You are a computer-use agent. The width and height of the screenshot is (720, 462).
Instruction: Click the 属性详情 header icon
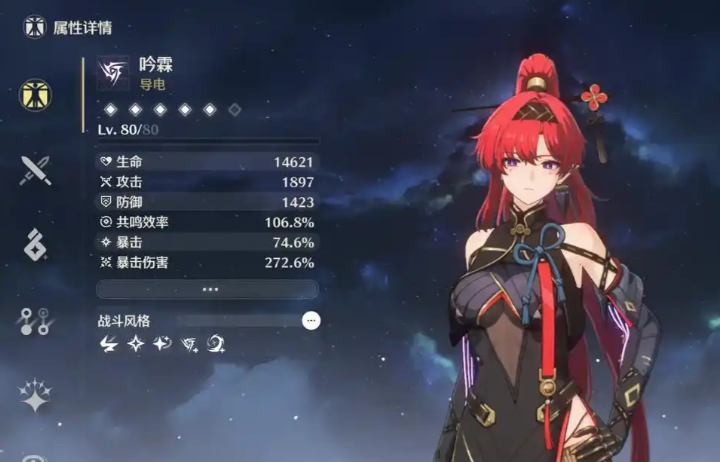pyautogui.click(x=35, y=26)
